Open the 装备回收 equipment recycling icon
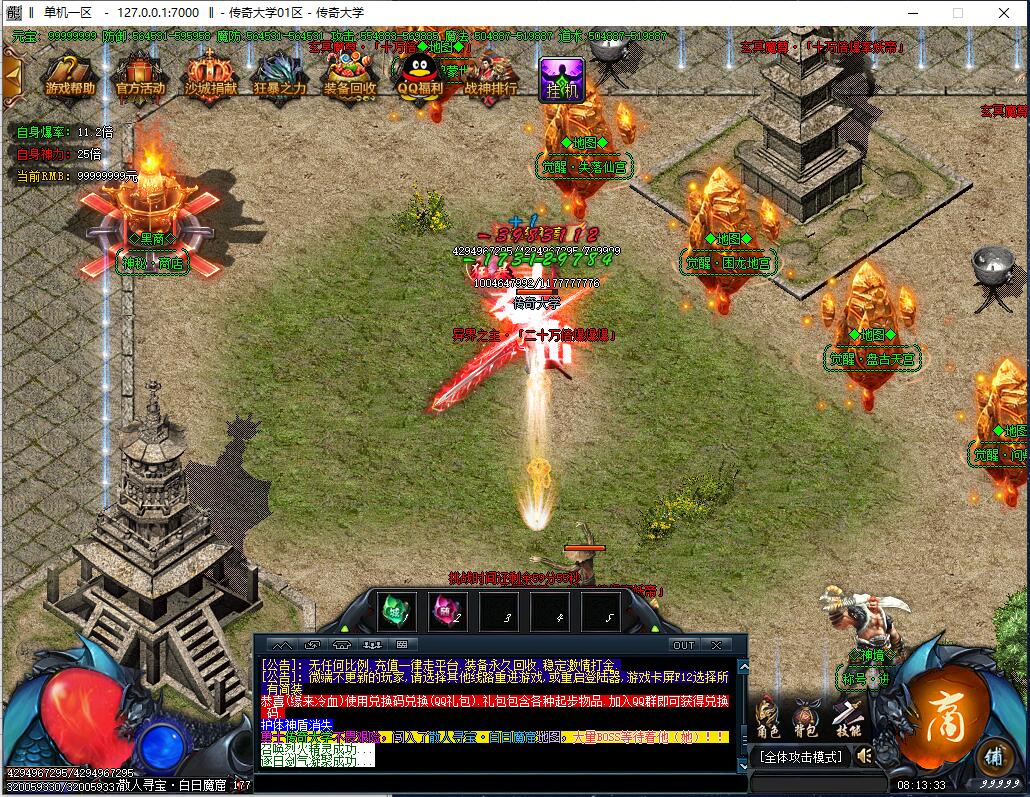The width and height of the screenshot is (1030, 797). click(x=350, y=73)
